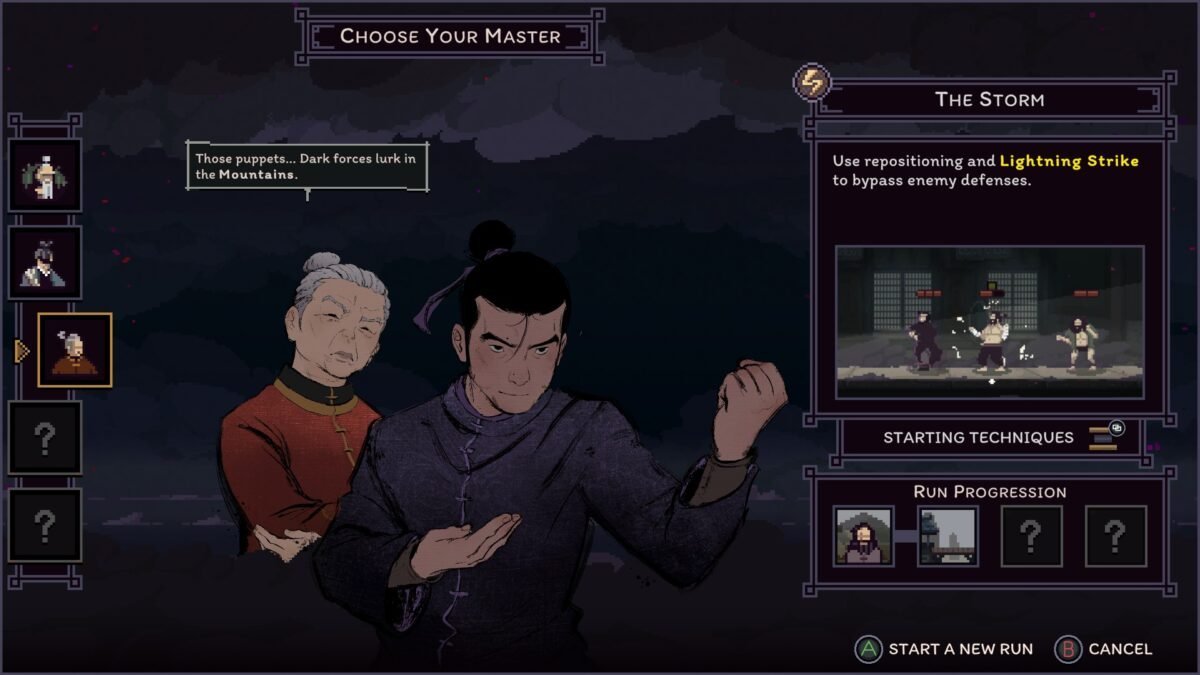Click the bearded boss Run Progression tile
1200x675 pixels.
[x=864, y=536]
